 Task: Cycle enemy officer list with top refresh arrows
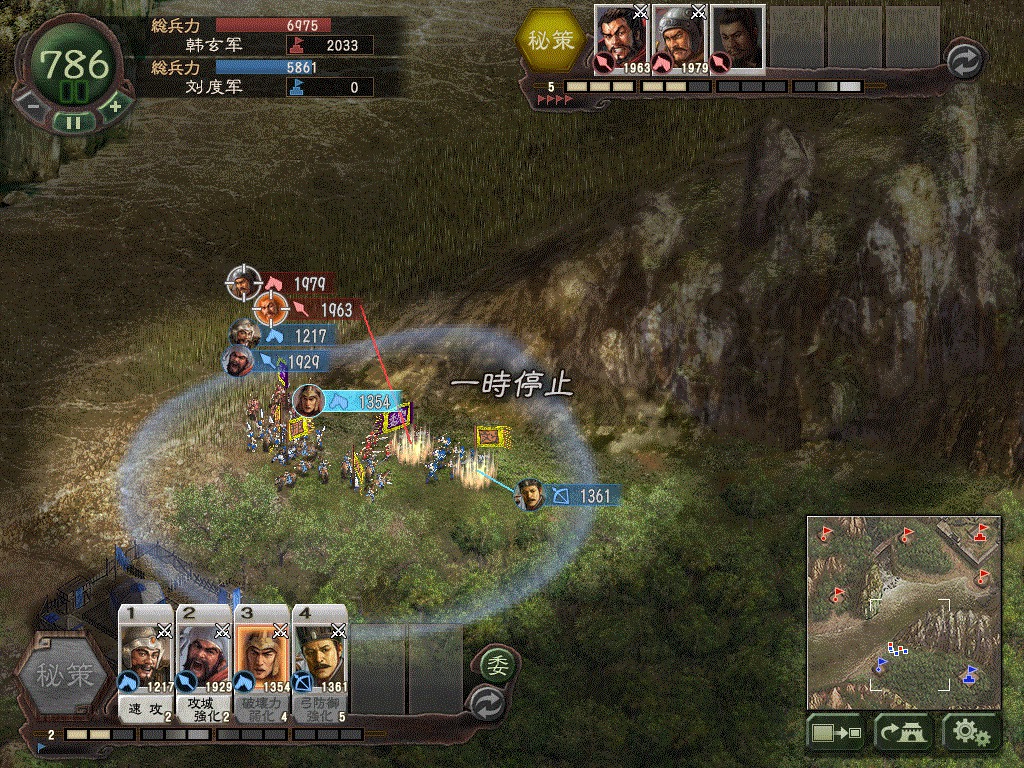965,60
